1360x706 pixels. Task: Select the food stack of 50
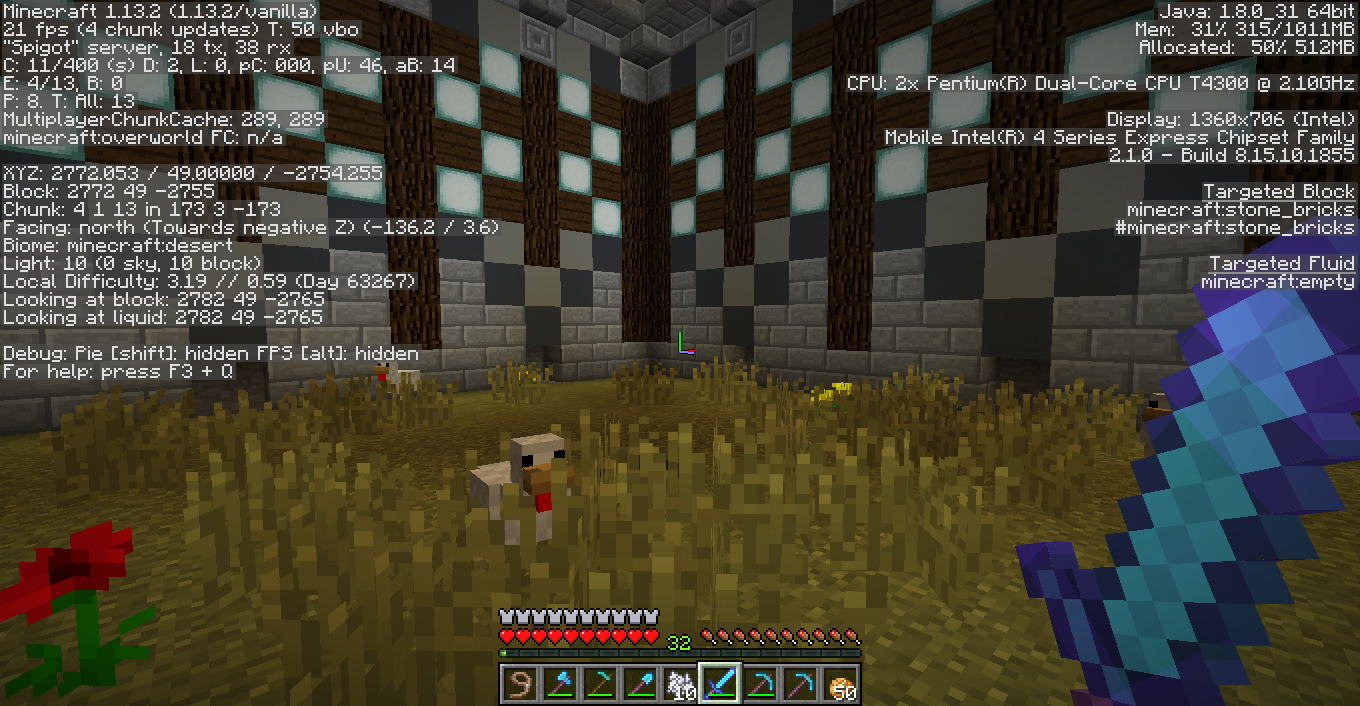click(x=840, y=684)
